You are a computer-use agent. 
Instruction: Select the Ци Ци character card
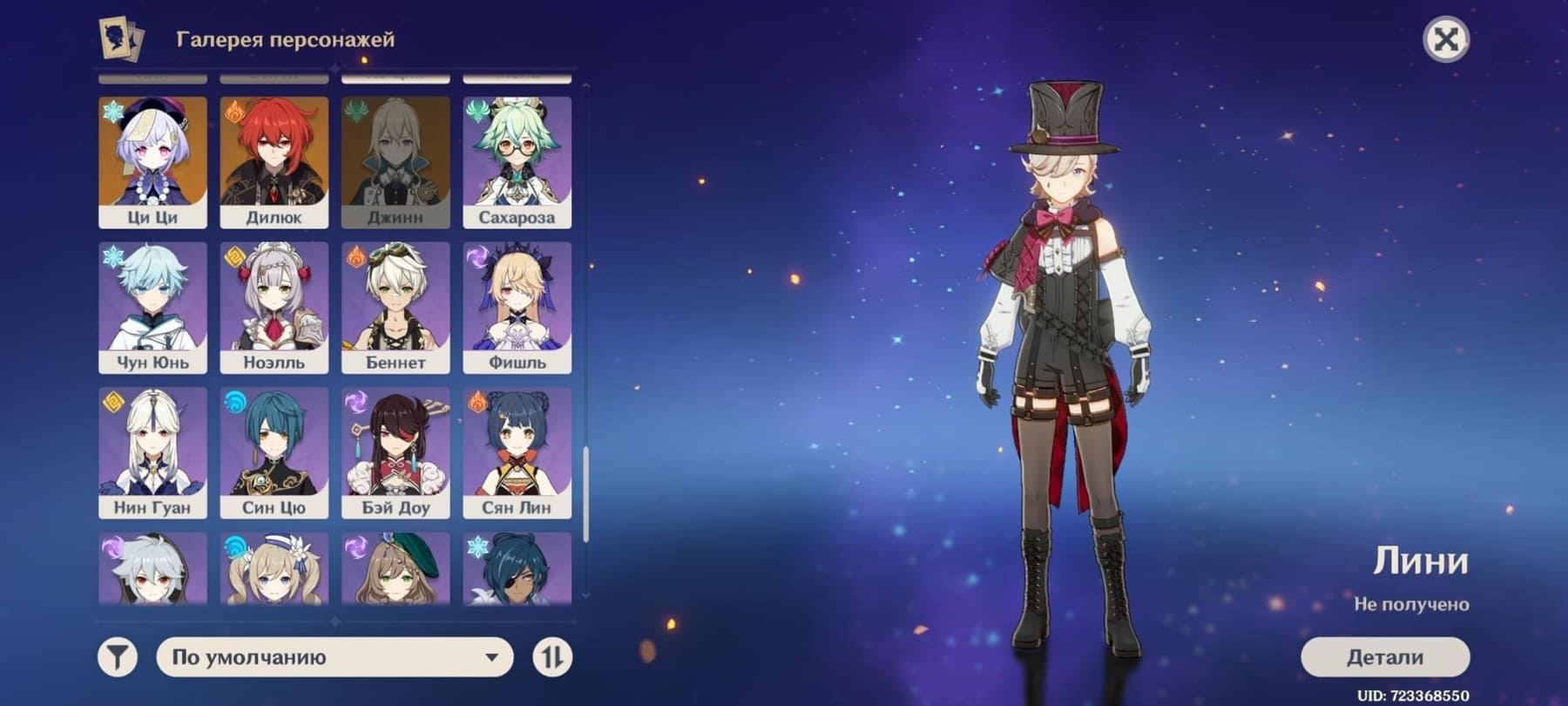point(152,162)
